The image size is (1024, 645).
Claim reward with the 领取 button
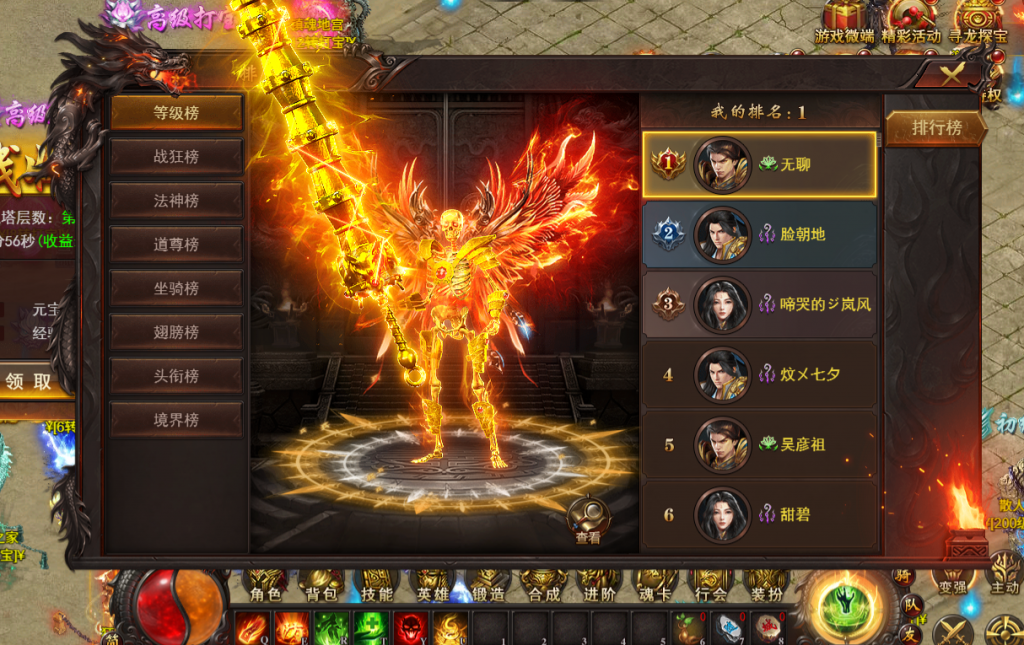coord(30,381)
